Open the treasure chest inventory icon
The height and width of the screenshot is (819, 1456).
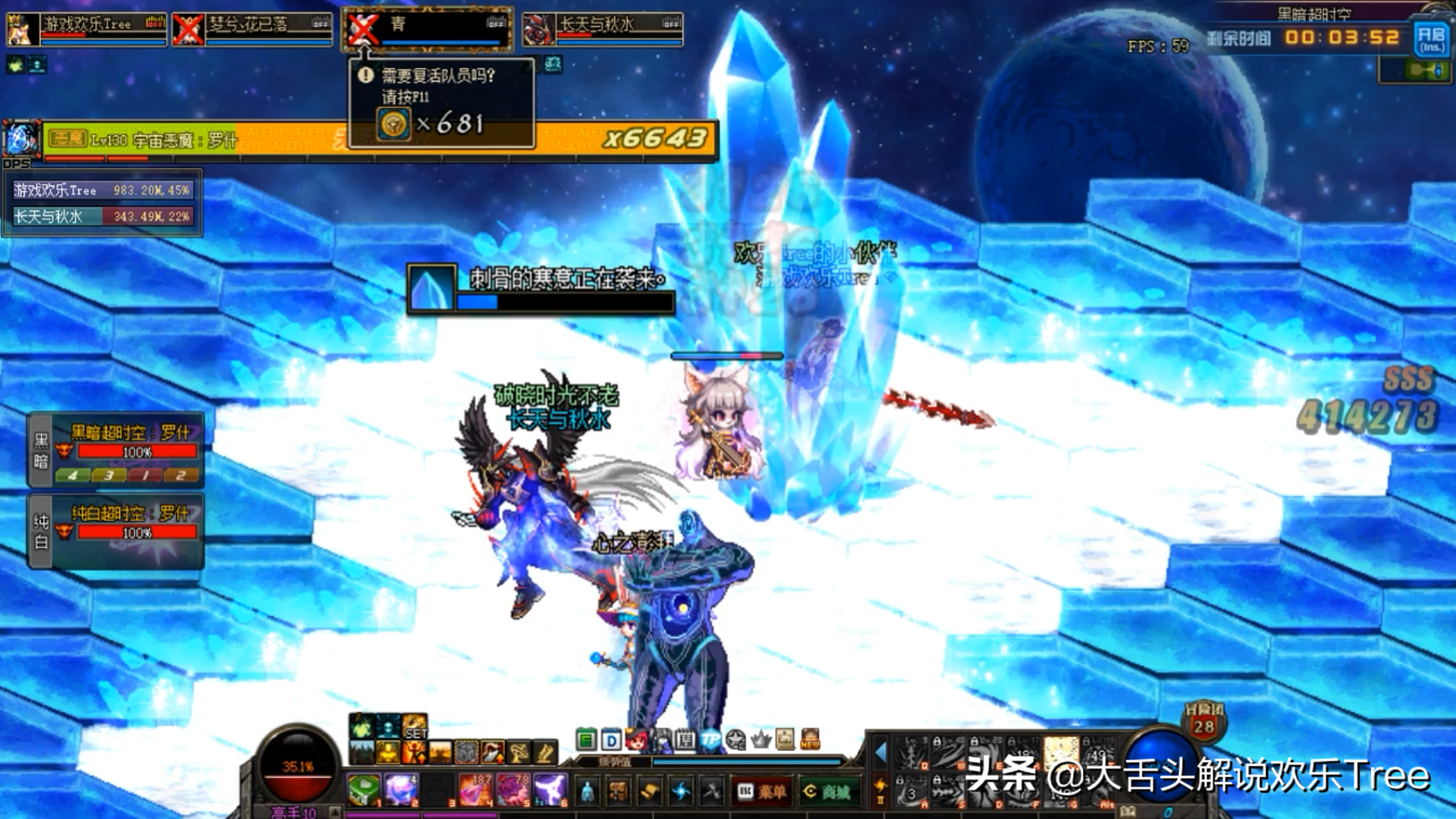click(x=619, y=792)
